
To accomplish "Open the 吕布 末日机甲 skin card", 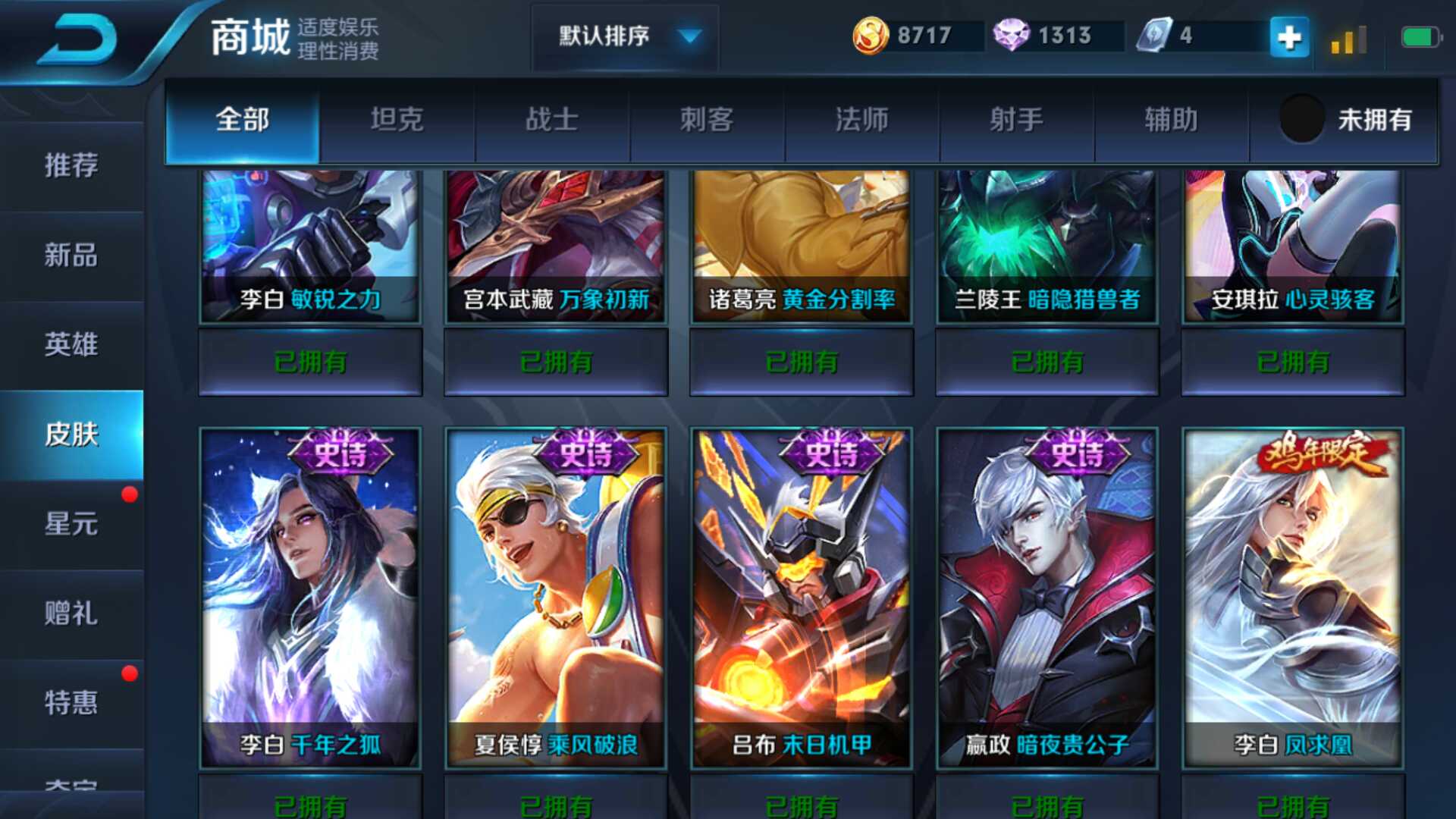I will click(802, 597).
